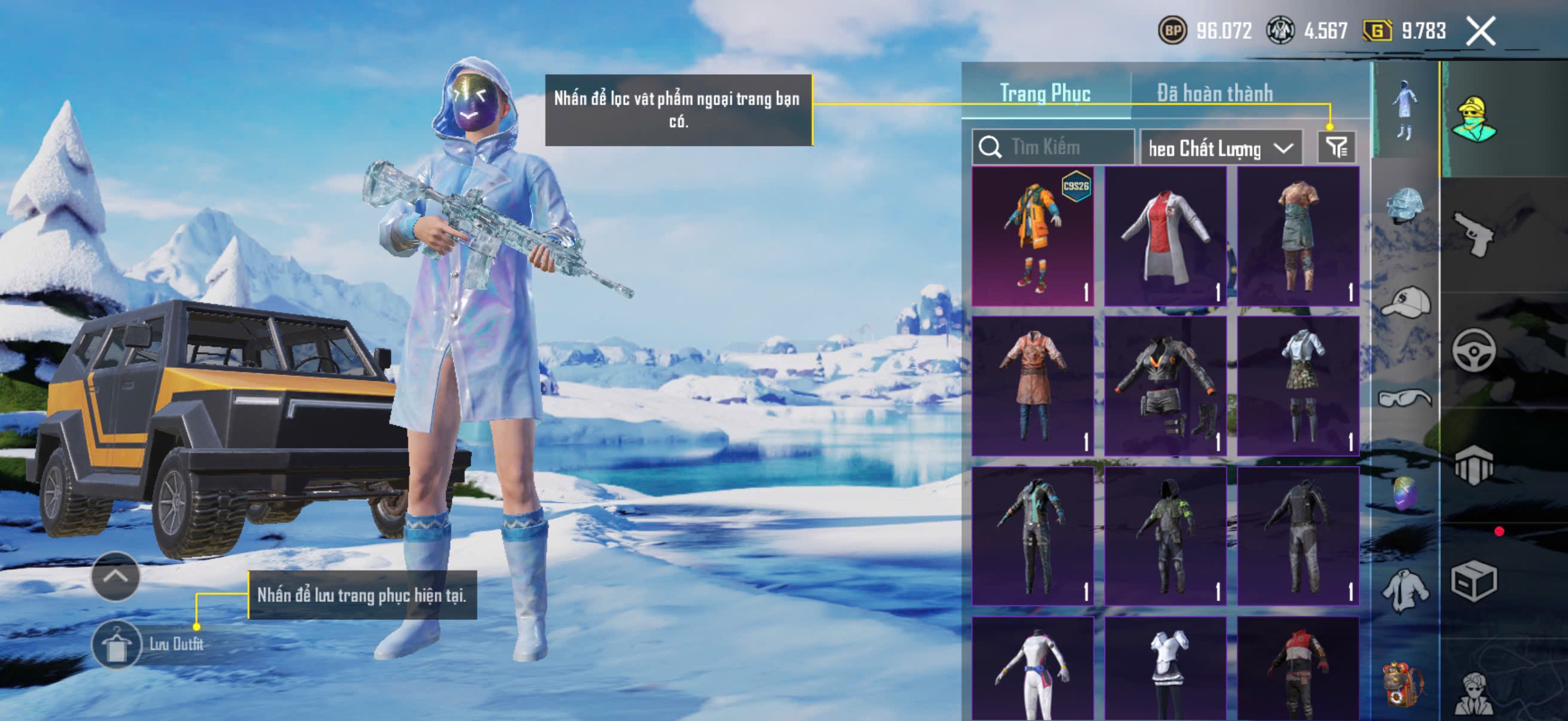Show the baseball cap headwear category
This screenshot has height=721, width=1568.
1405,303
